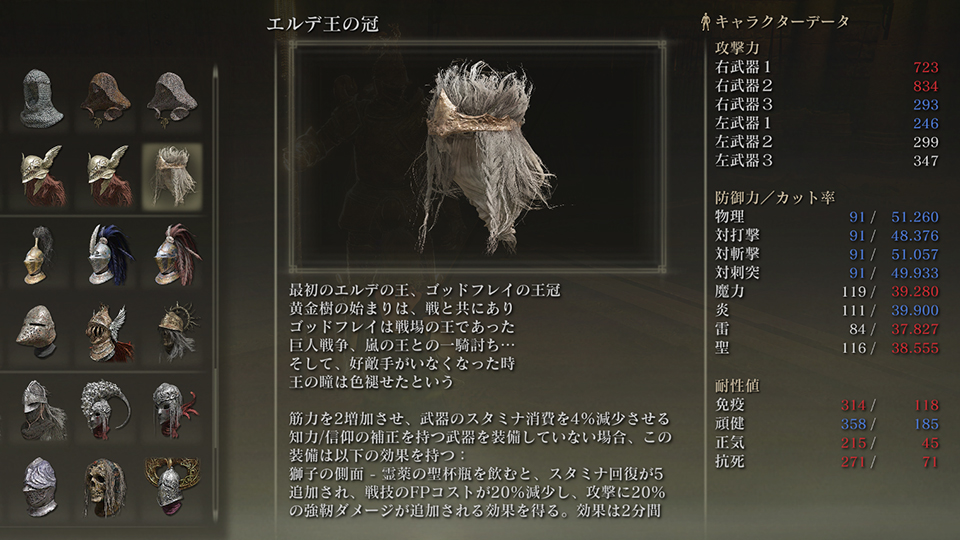
Task: Choose the brown leather hood
Action: click(x=106, y=98)
